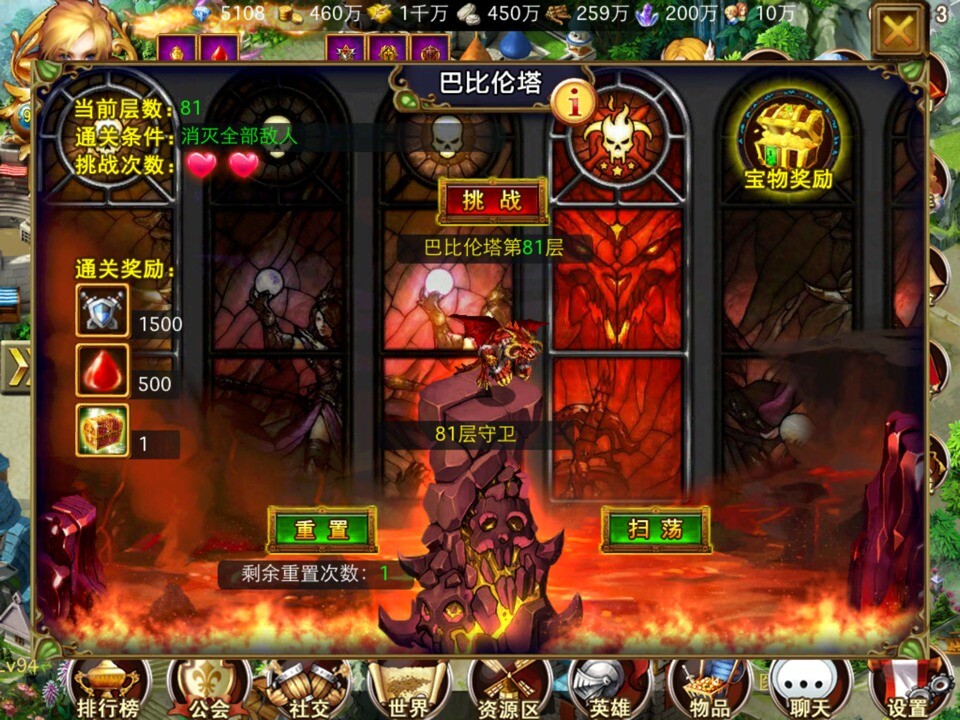Viewport: 960px width, 720px height.
Task: Start the floor 81 challenge (挑战)
Action: click(492, 201)
